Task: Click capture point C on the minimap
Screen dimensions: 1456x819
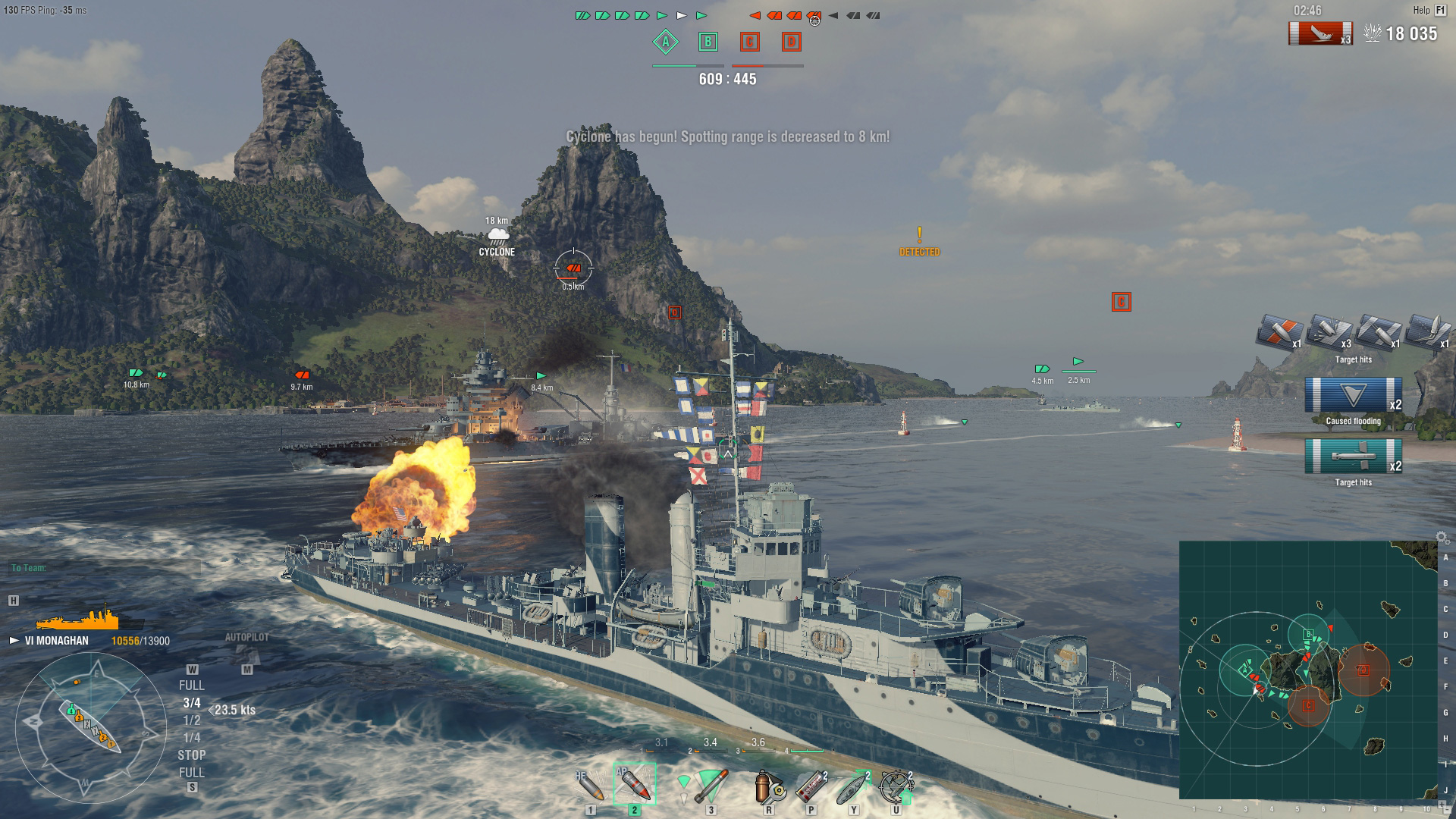Action: click(1308, 705)
